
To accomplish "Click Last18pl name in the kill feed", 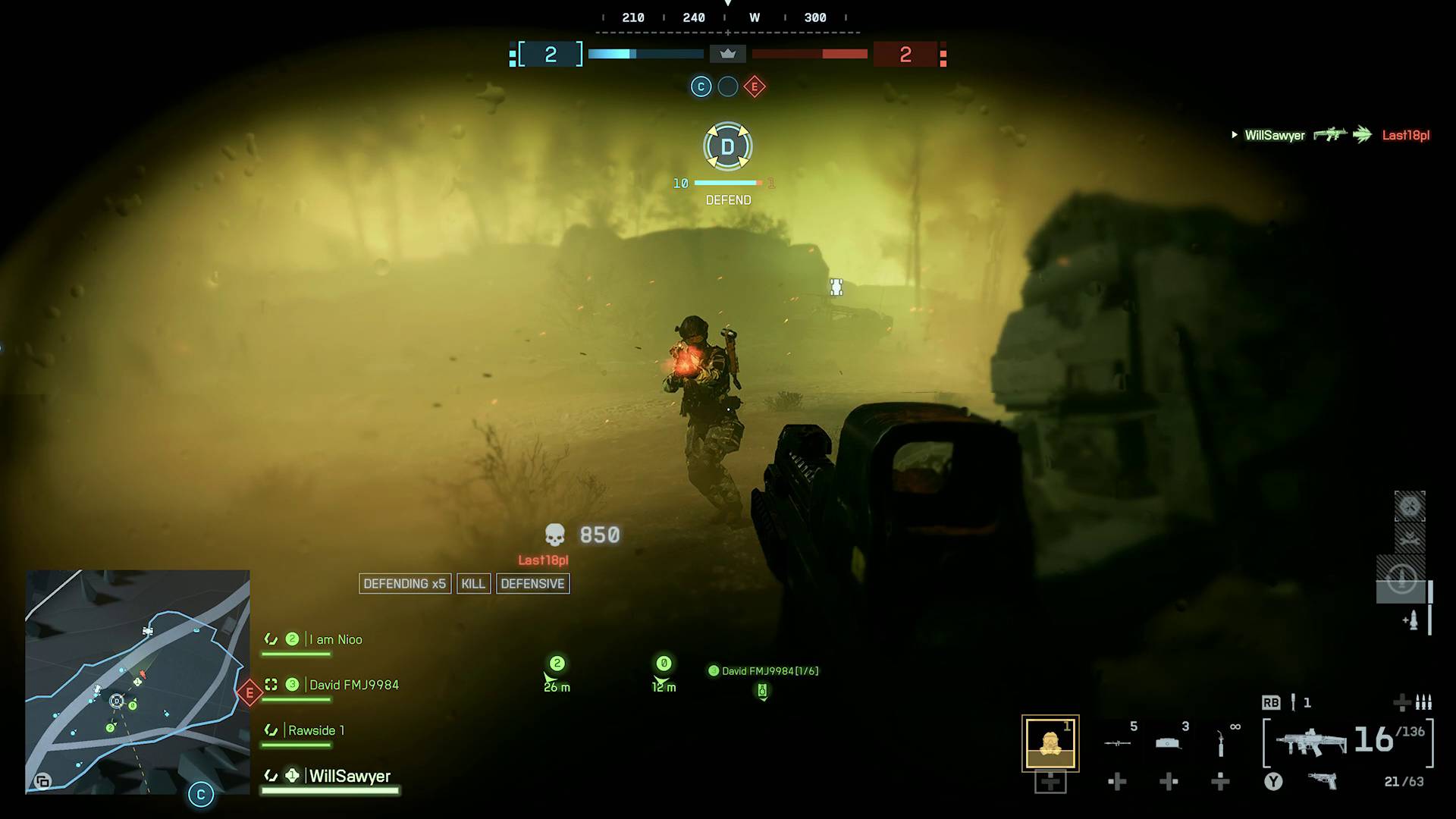I will (1407, 135).
